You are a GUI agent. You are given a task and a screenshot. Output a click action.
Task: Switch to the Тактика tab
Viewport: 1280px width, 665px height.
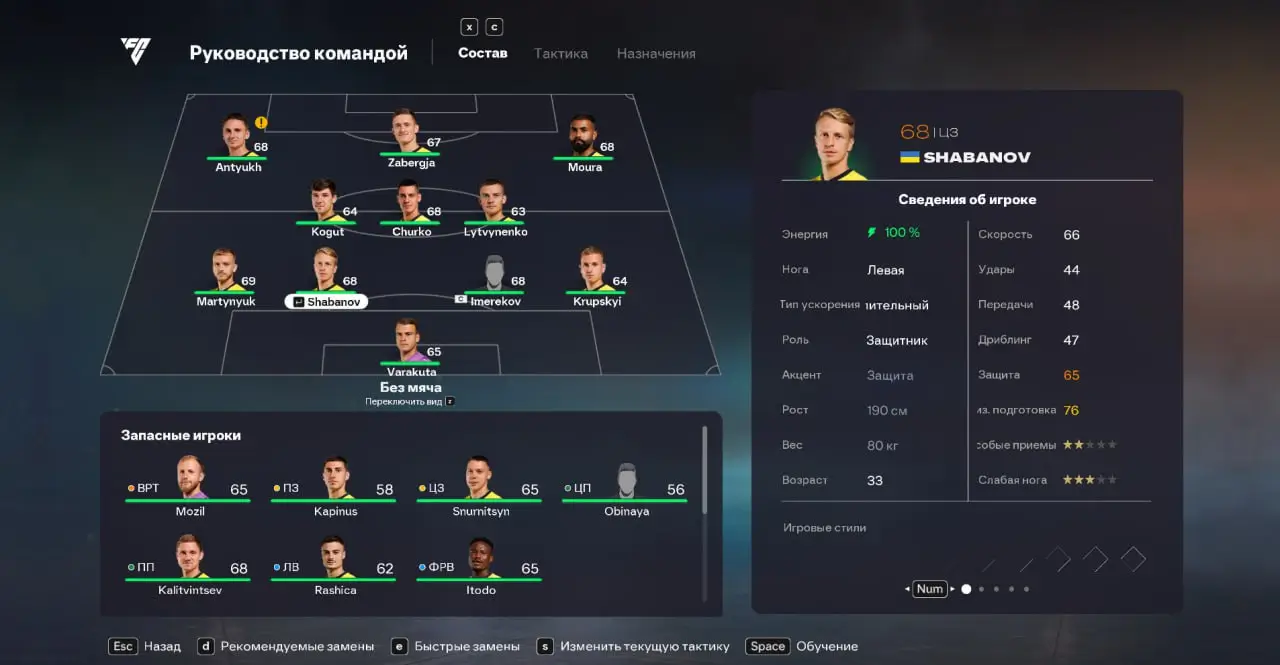pyautogui.click(x=560, y=53)
